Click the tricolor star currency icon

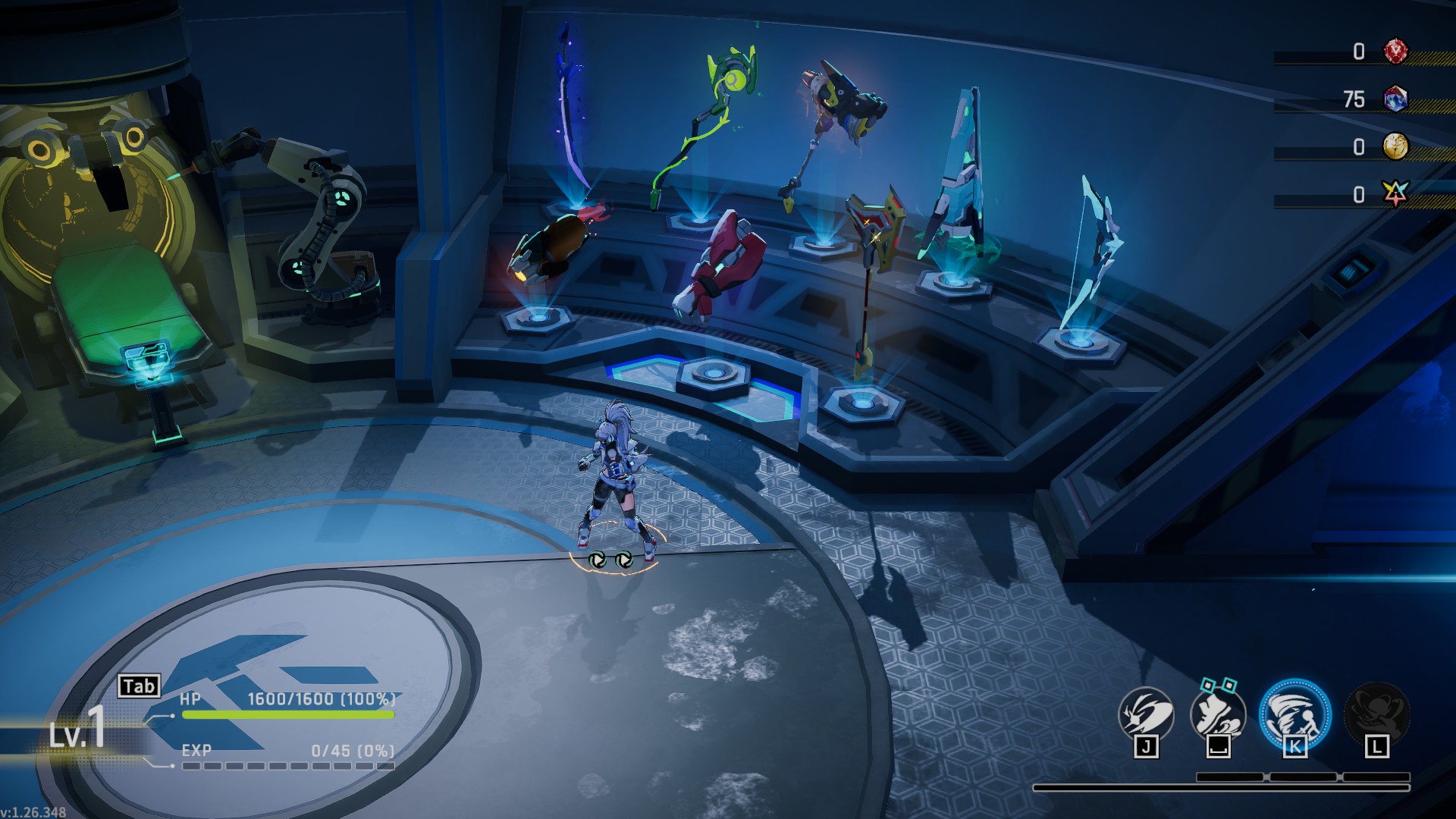click(1395, 194)
